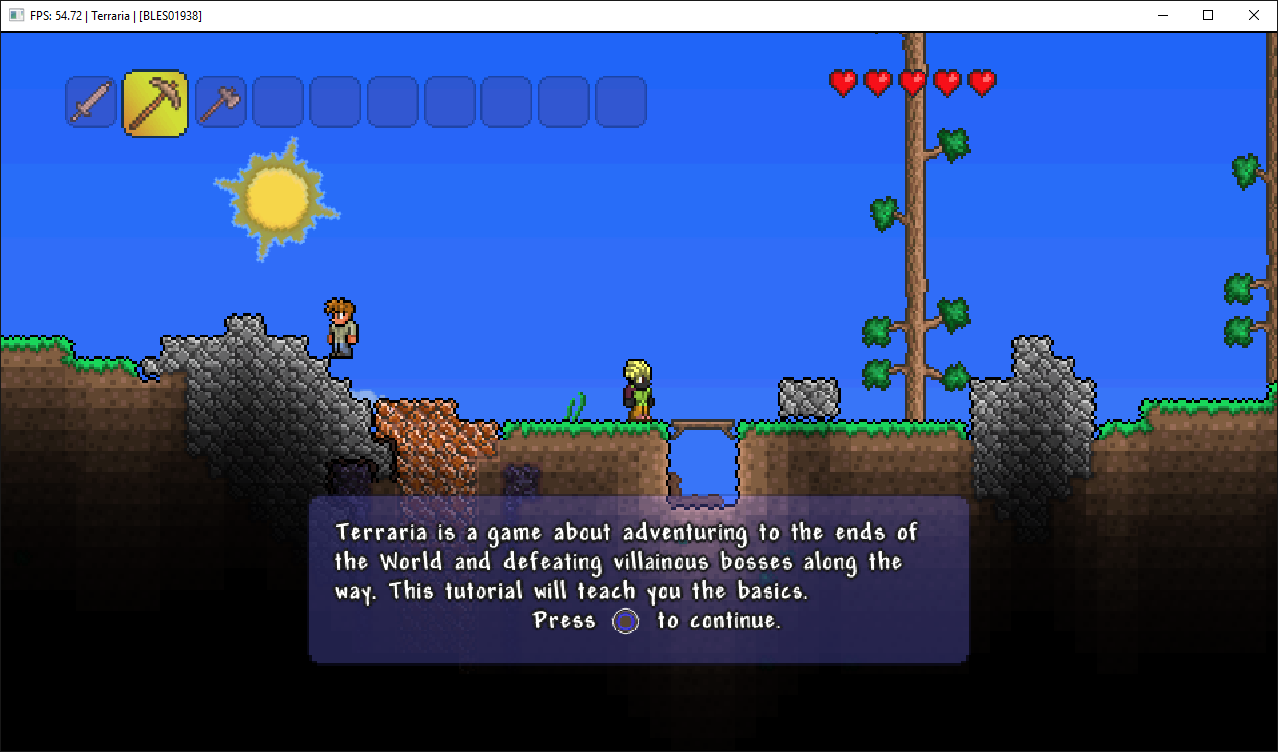Choose the highlighted copper pickaxe slot

point(155,103)
